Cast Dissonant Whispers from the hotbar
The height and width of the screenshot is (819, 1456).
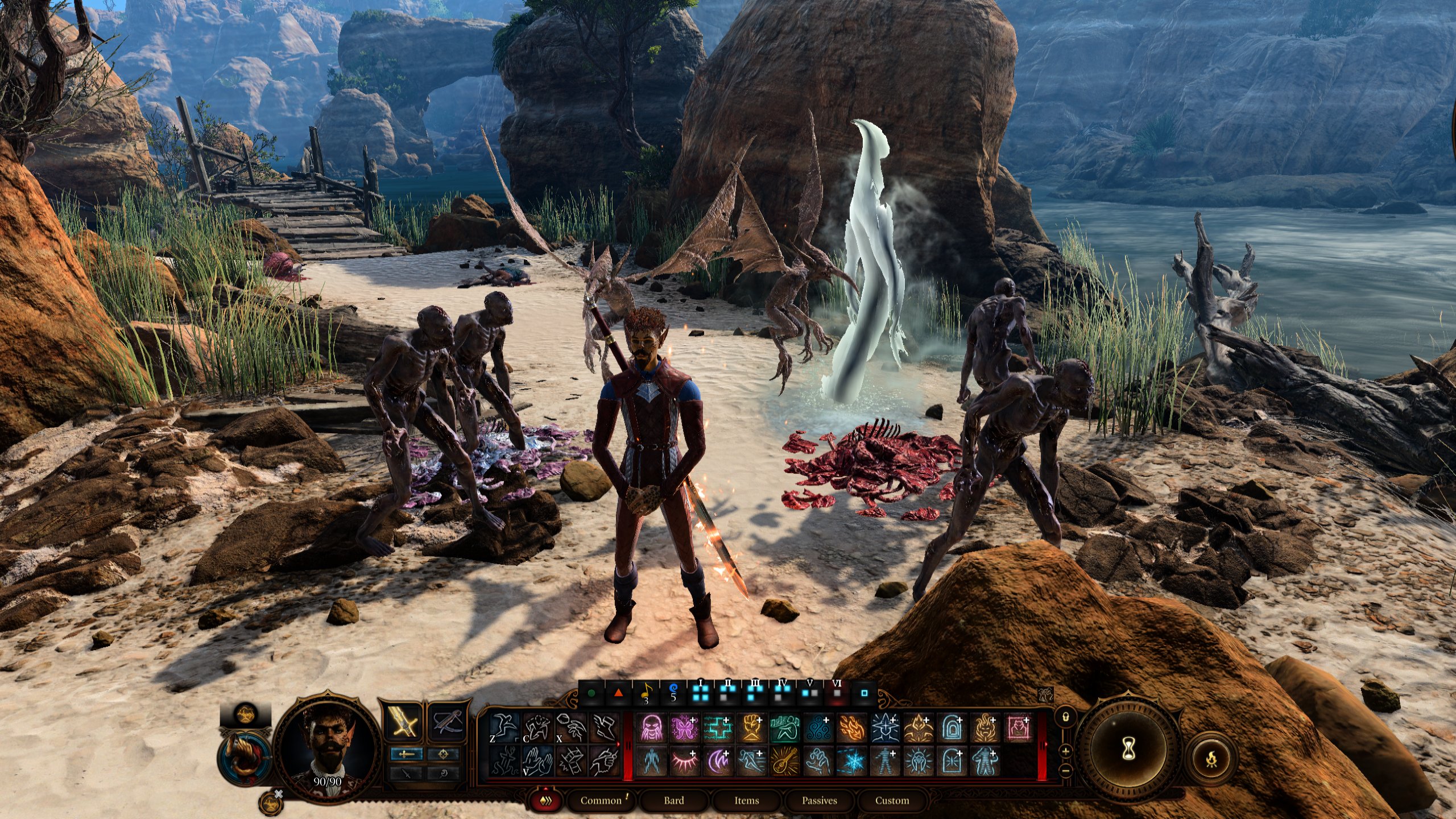(x=650, y=727)
